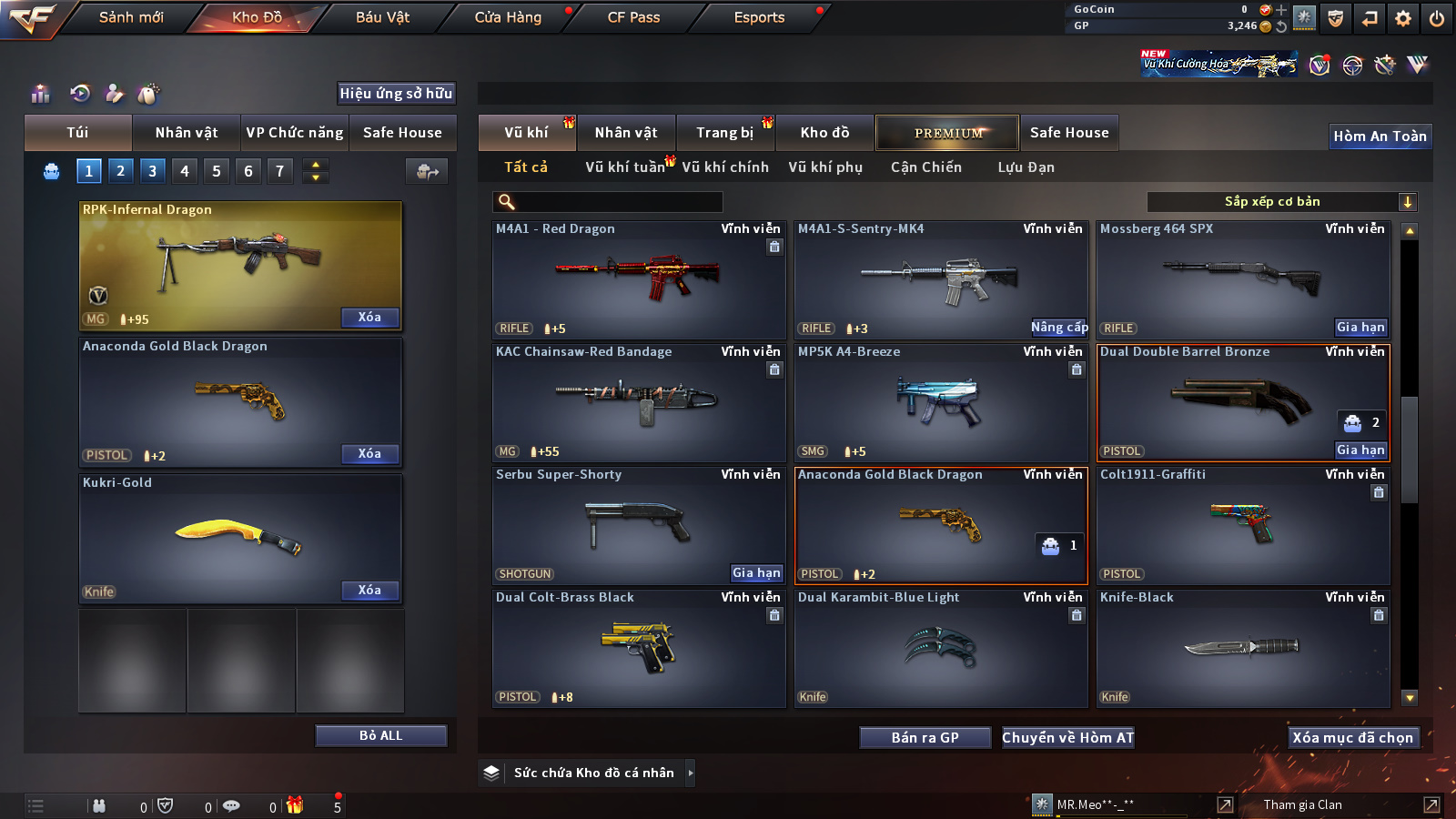Screen dimensions: 1456x819
Task: Upgrade the M4A1-S-Sentry-MK4 with Nâng cấp
Action: [1059, 328]
